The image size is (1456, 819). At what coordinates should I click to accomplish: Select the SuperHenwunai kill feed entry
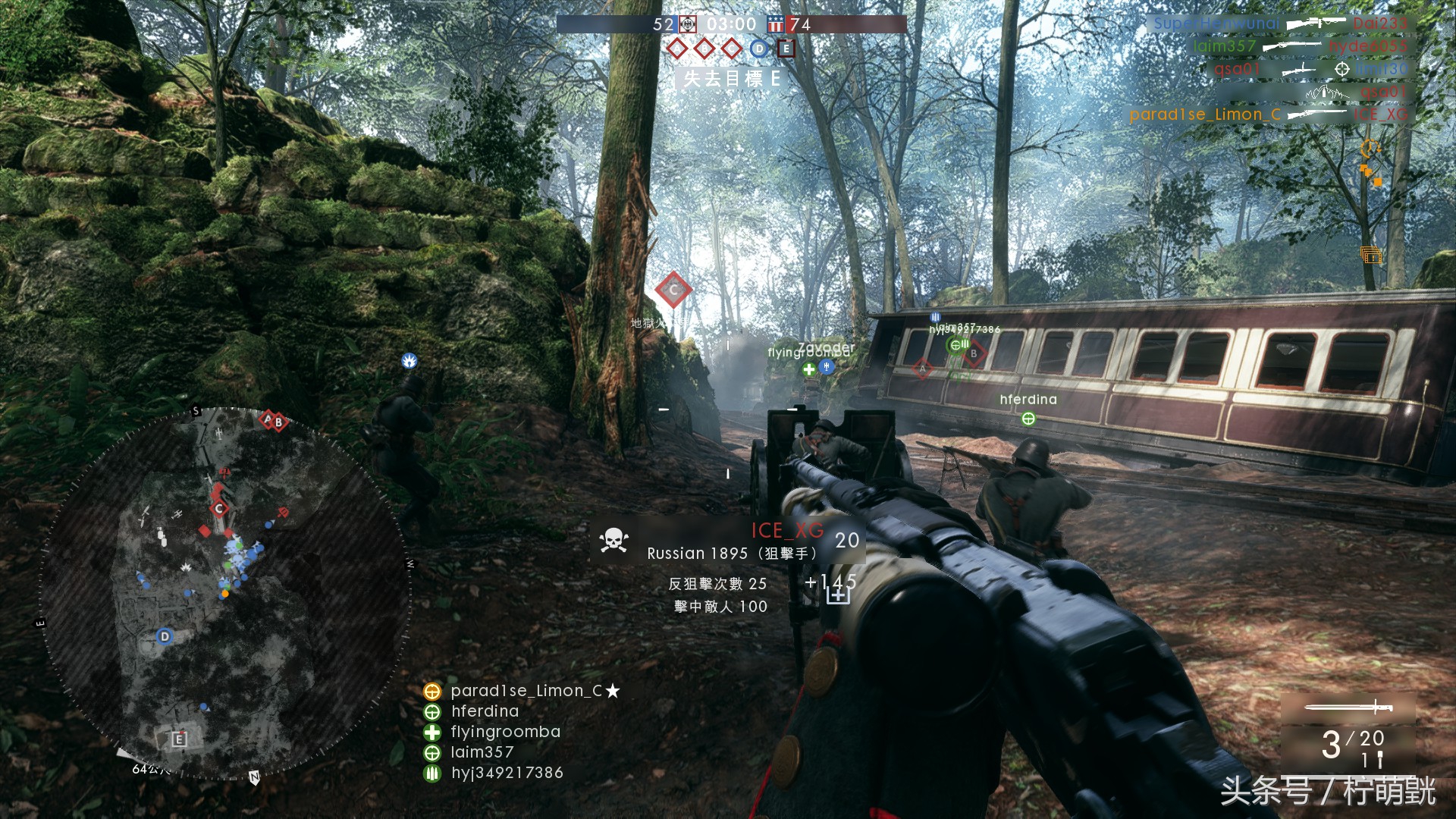tap(1216, 24)
